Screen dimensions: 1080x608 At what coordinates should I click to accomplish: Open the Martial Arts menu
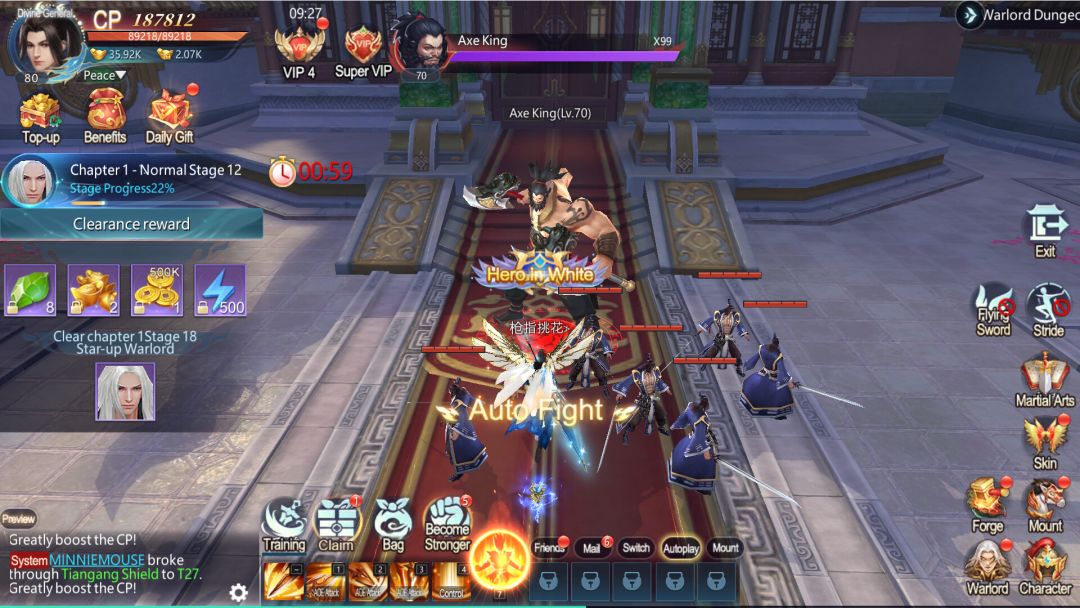(x=1045, y=380)
